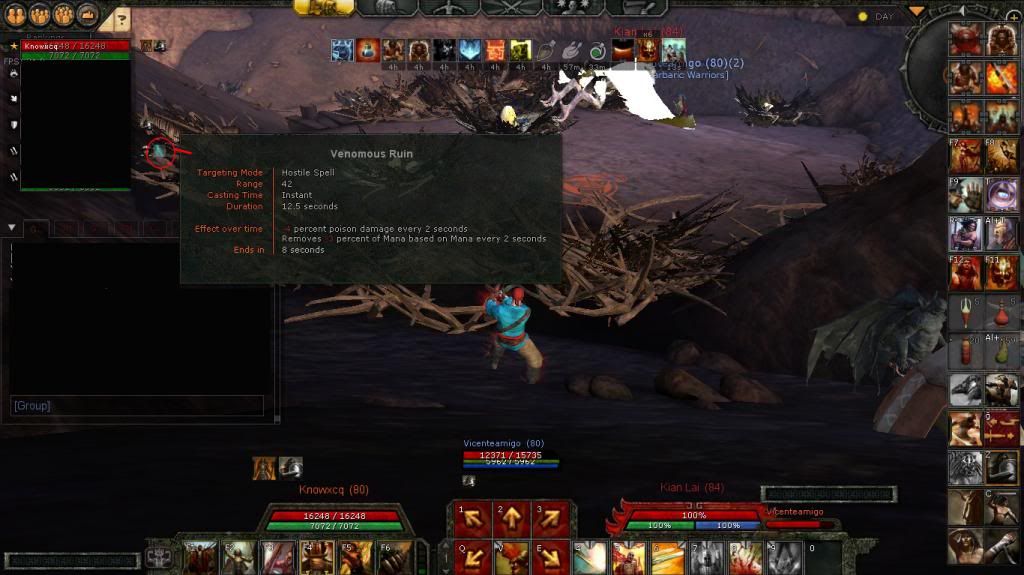This screenshot has width=1024, height=575.
Task: Use the red potion flask slot
Action: click(1001, 312)
